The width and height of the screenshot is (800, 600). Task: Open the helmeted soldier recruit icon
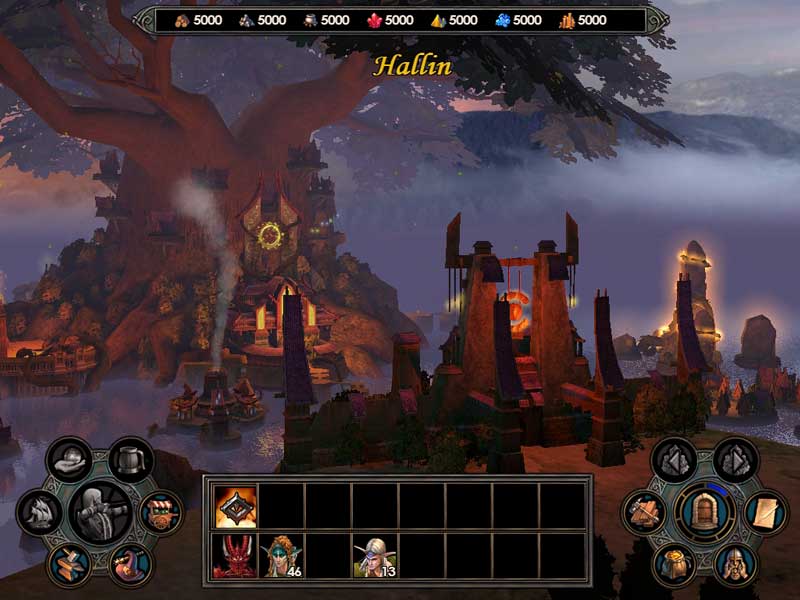(736, 563)
